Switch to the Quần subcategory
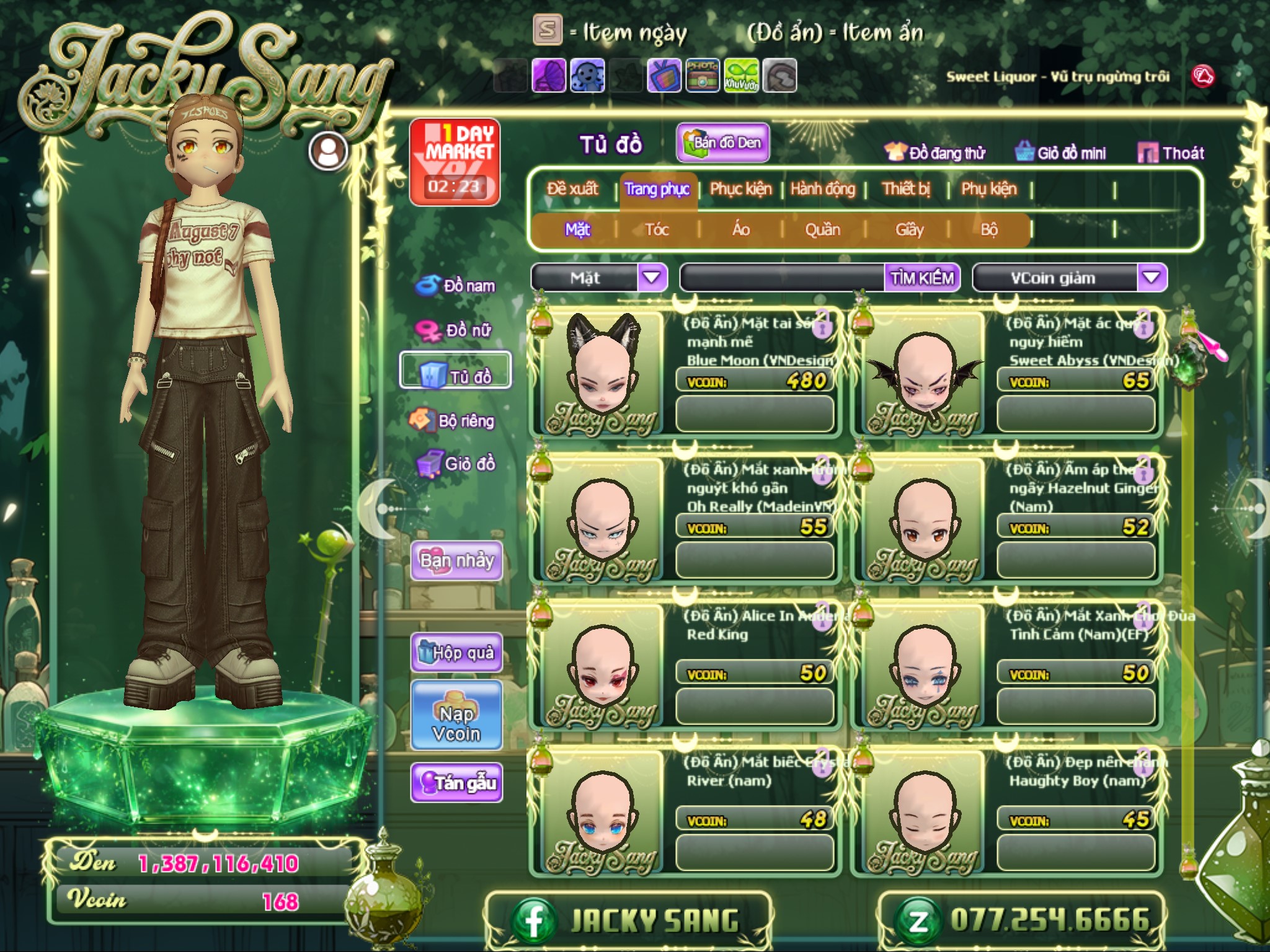The height and width of the screenshot is (952, 1270). coord(822,230)
